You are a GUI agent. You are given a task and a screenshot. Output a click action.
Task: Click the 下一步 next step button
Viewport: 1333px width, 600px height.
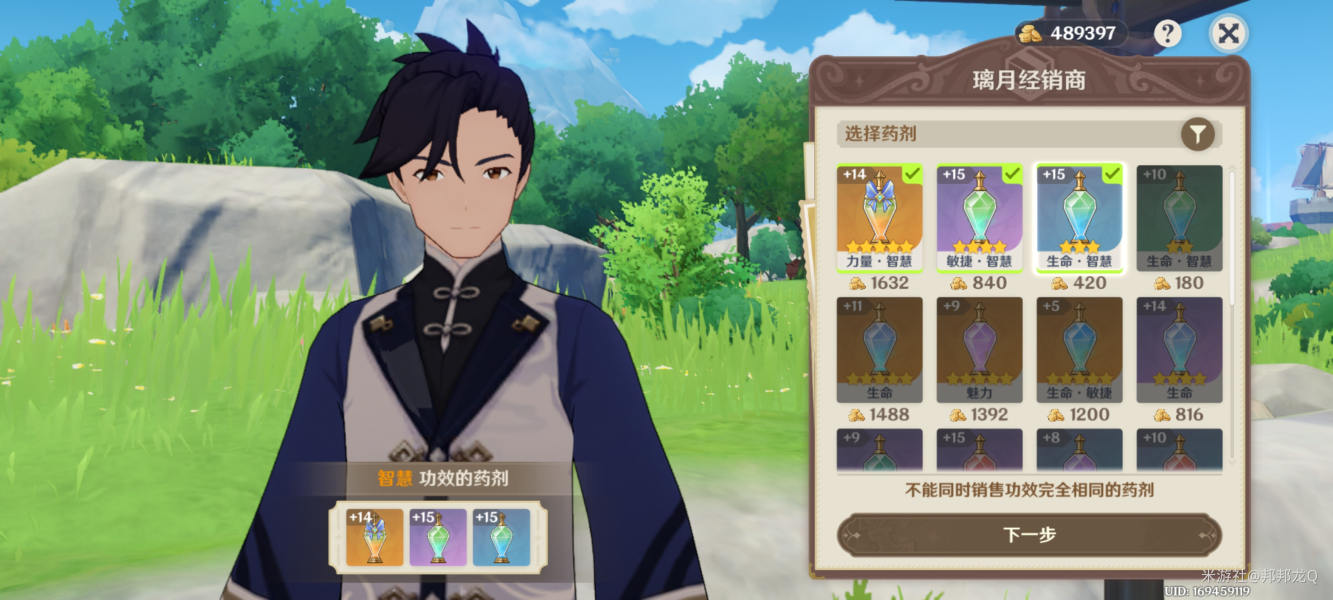click(1029, 535)
